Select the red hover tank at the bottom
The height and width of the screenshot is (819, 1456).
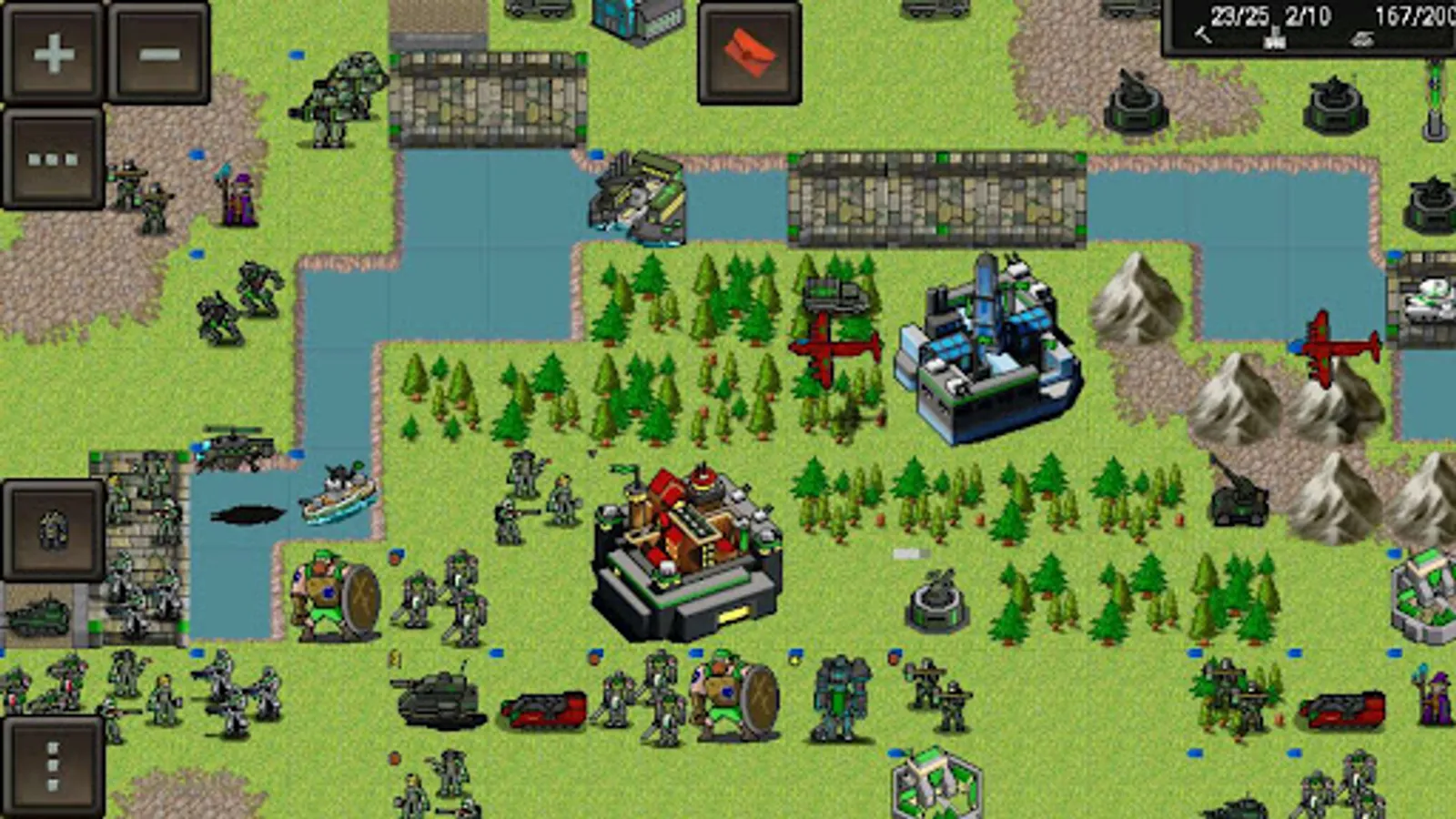point(541,710)
